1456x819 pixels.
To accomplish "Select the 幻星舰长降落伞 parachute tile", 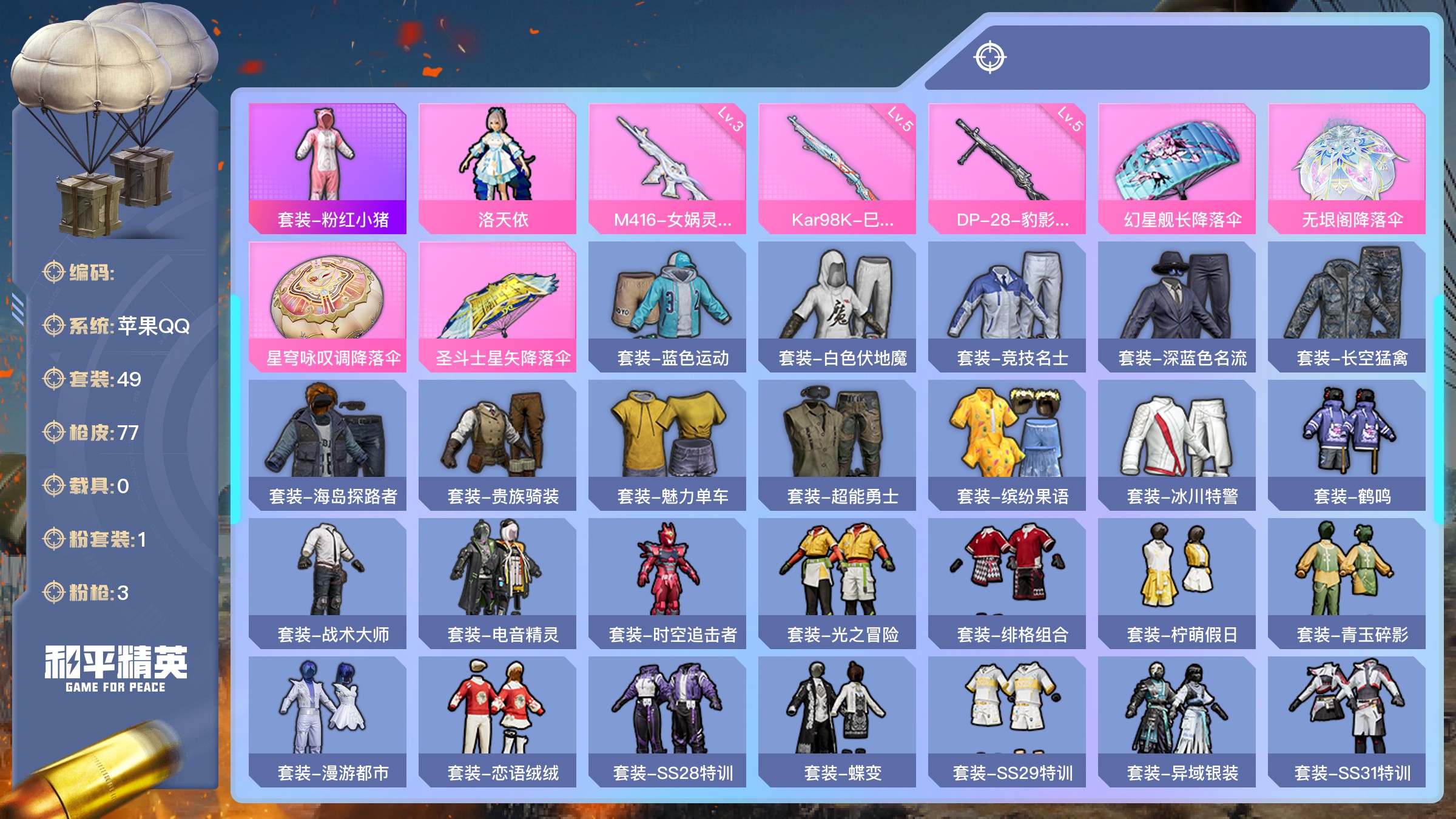I will (1177, 169).
